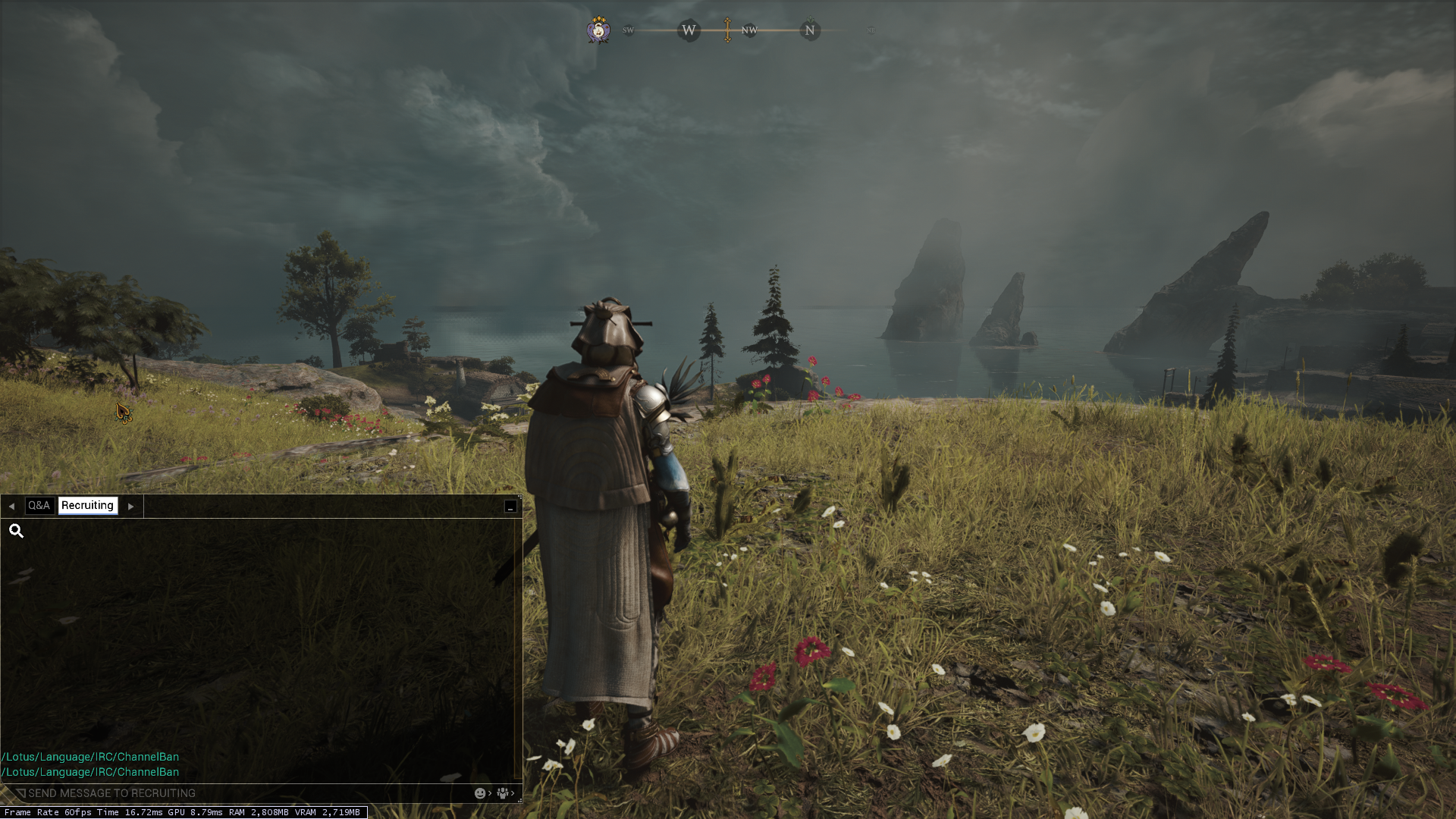Viewport: 1456px width, 819px height.
Task: Show next chat tabs with right arrow
Action: (131, 507)
